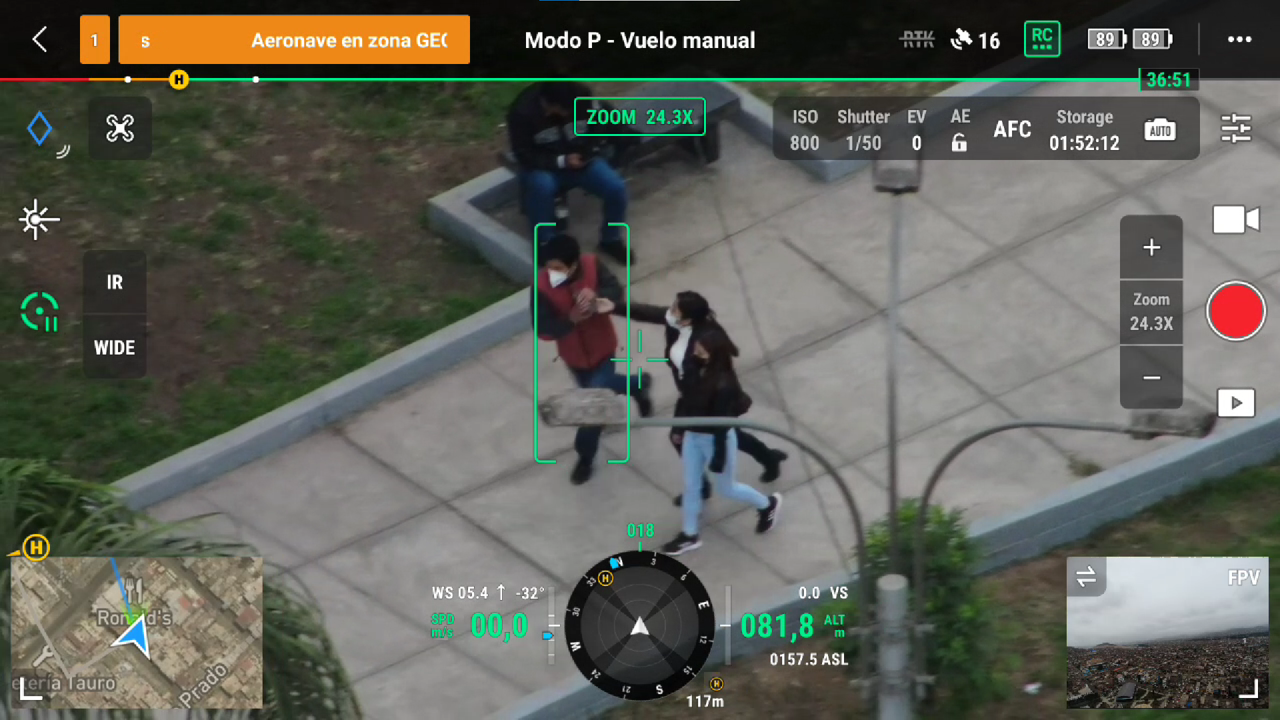
Task: Open the three-dot more options menu
Action: pyautogui.click(x=1240, y=40)
